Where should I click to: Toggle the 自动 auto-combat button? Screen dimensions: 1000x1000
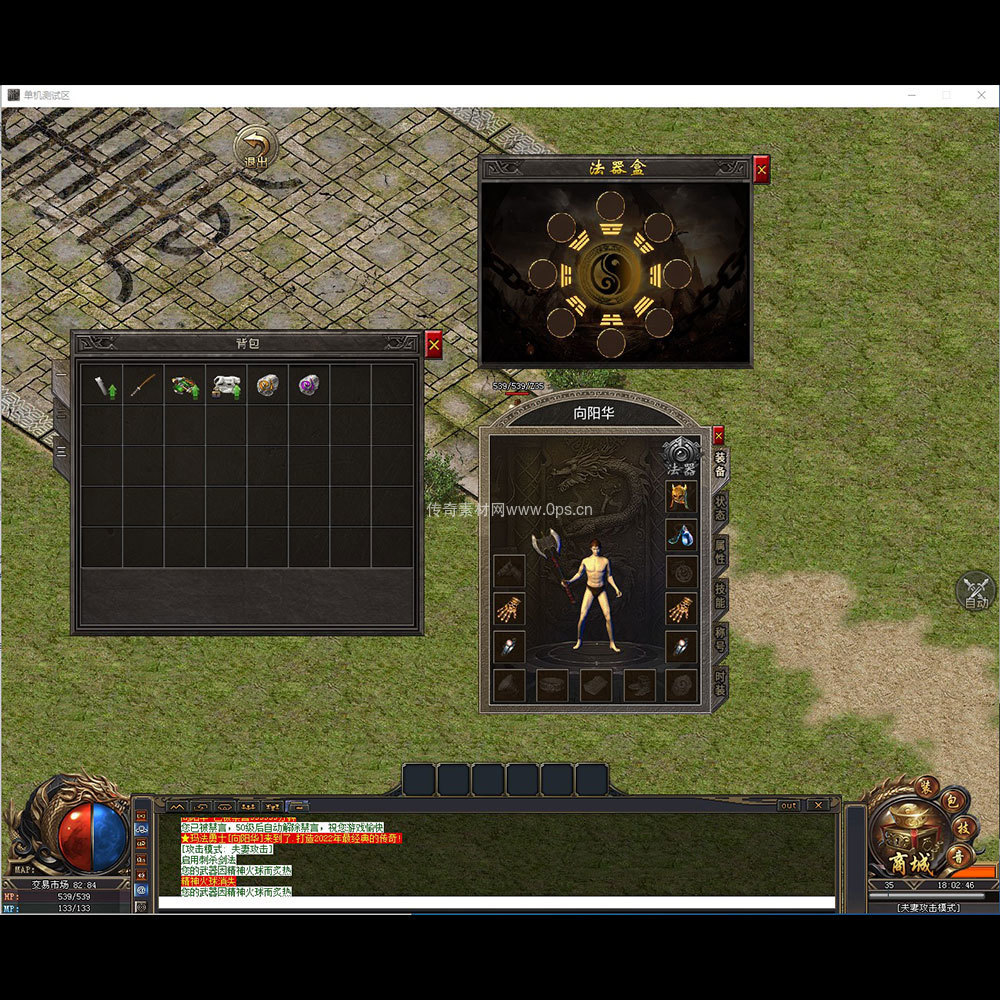click(976, 591)
